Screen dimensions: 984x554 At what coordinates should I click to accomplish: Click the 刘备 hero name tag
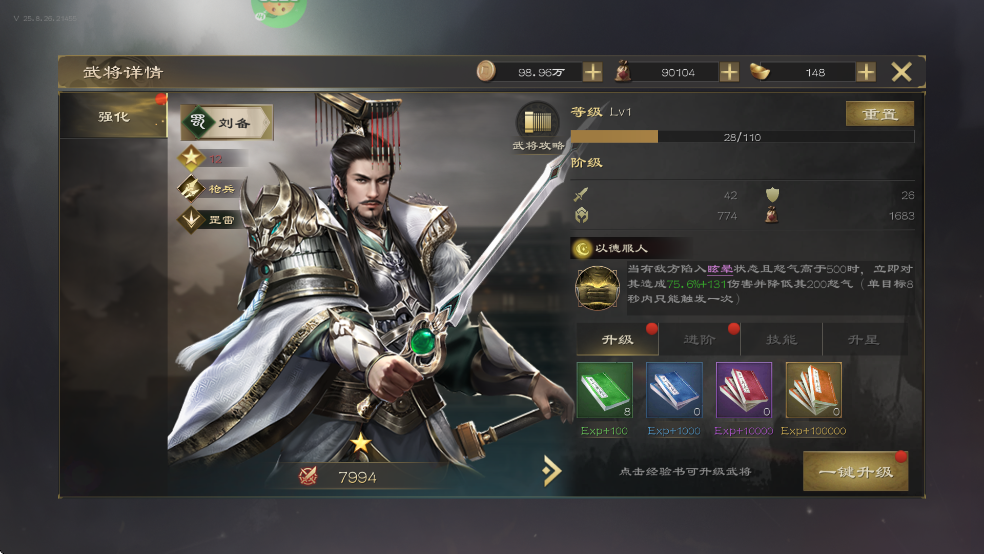(x=226, y=123)
